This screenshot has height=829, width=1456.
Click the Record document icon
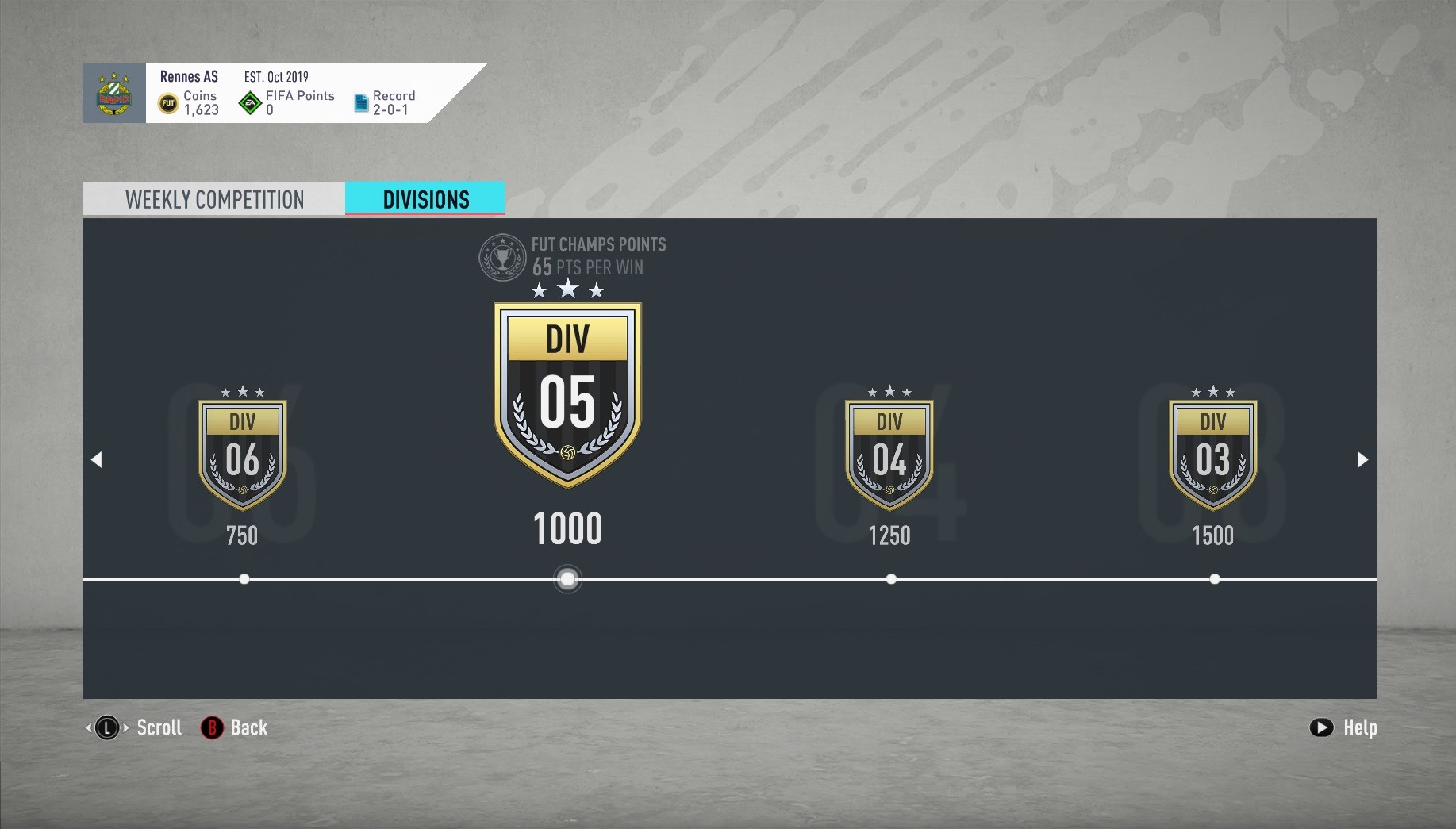[x=361, y=102]
